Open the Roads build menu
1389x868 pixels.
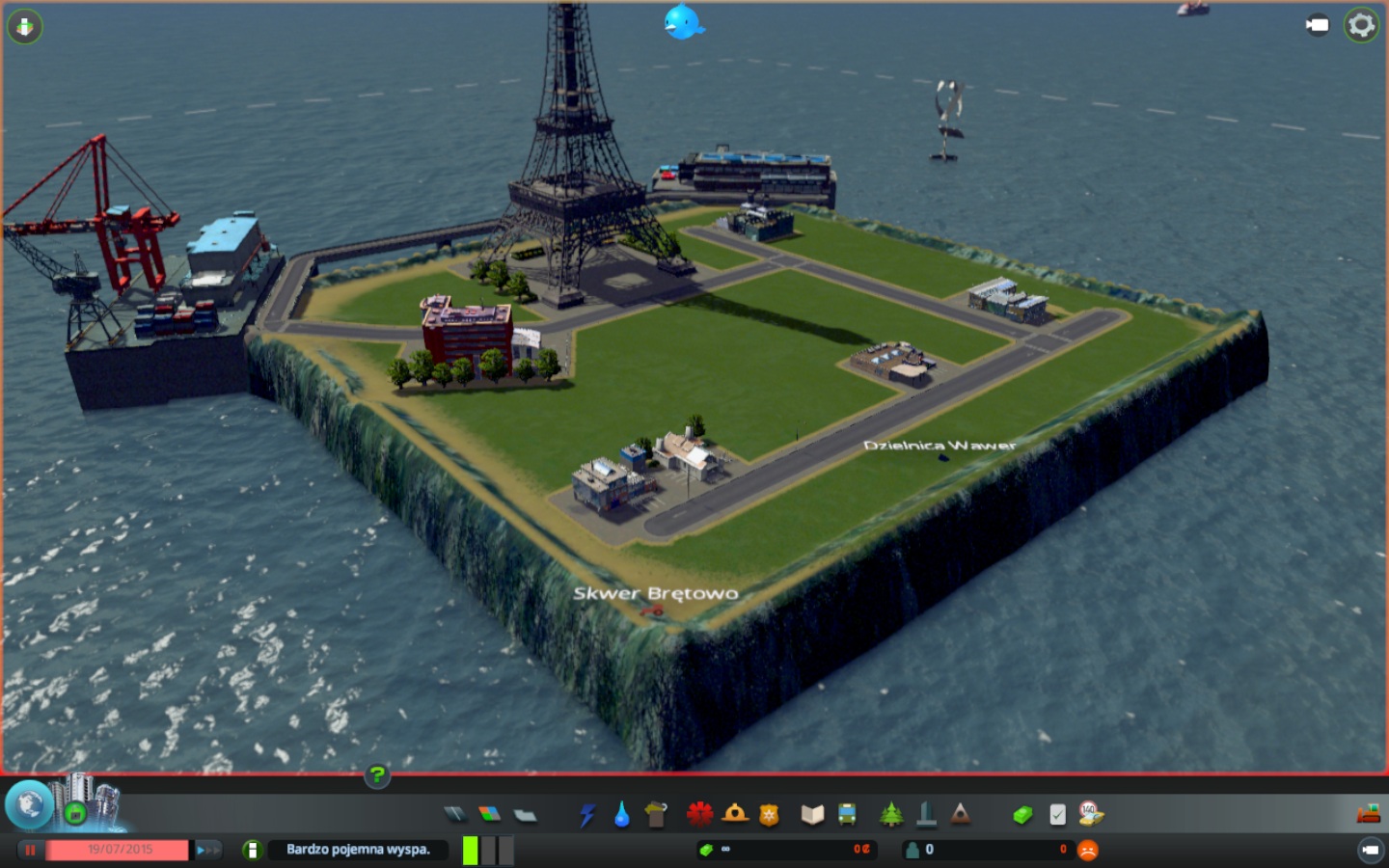[454, 815]
